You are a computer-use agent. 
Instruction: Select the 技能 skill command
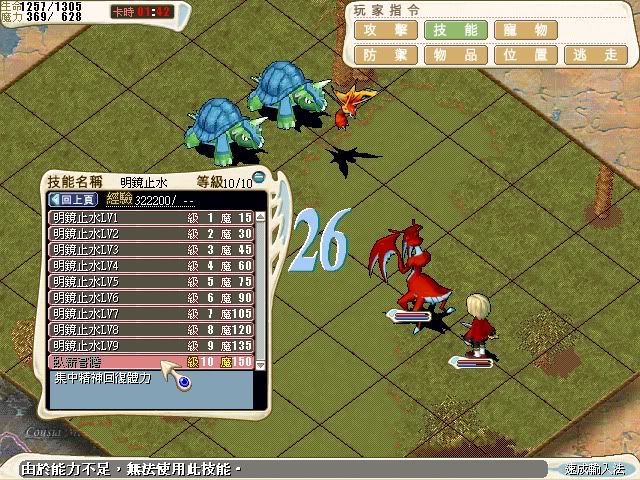[456, 30]
